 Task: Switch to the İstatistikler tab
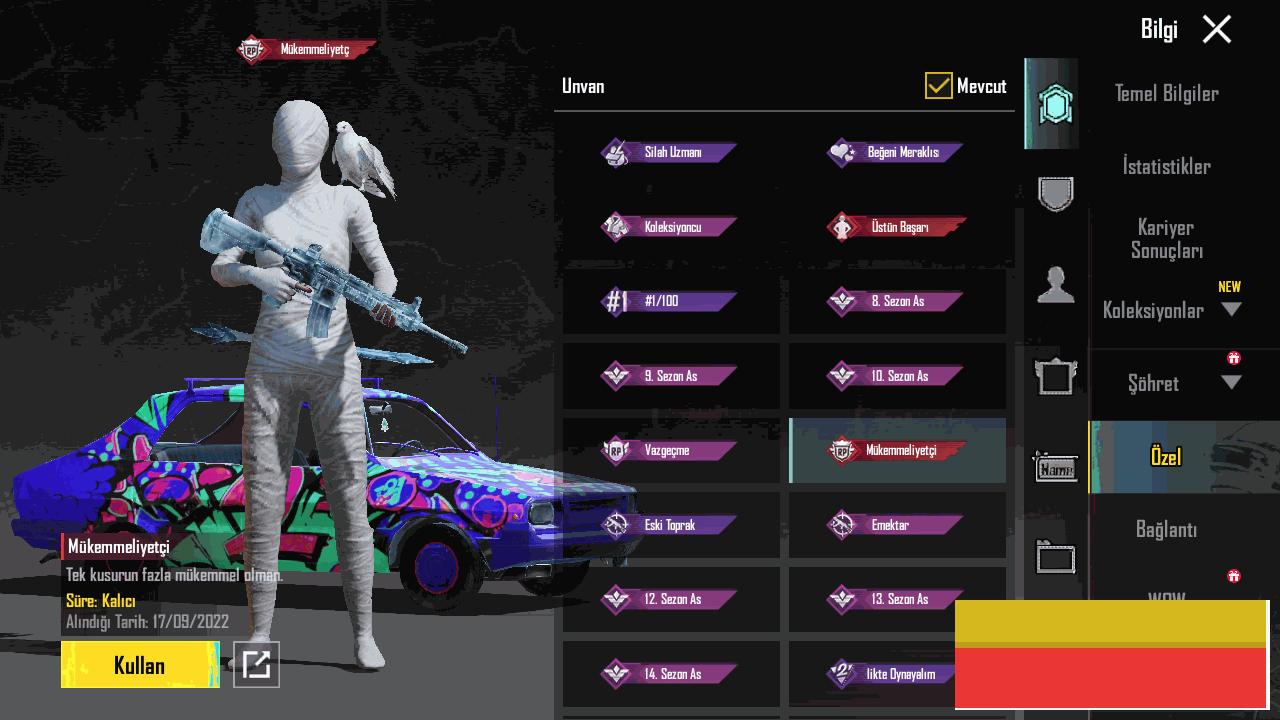tap(1166, 166)
